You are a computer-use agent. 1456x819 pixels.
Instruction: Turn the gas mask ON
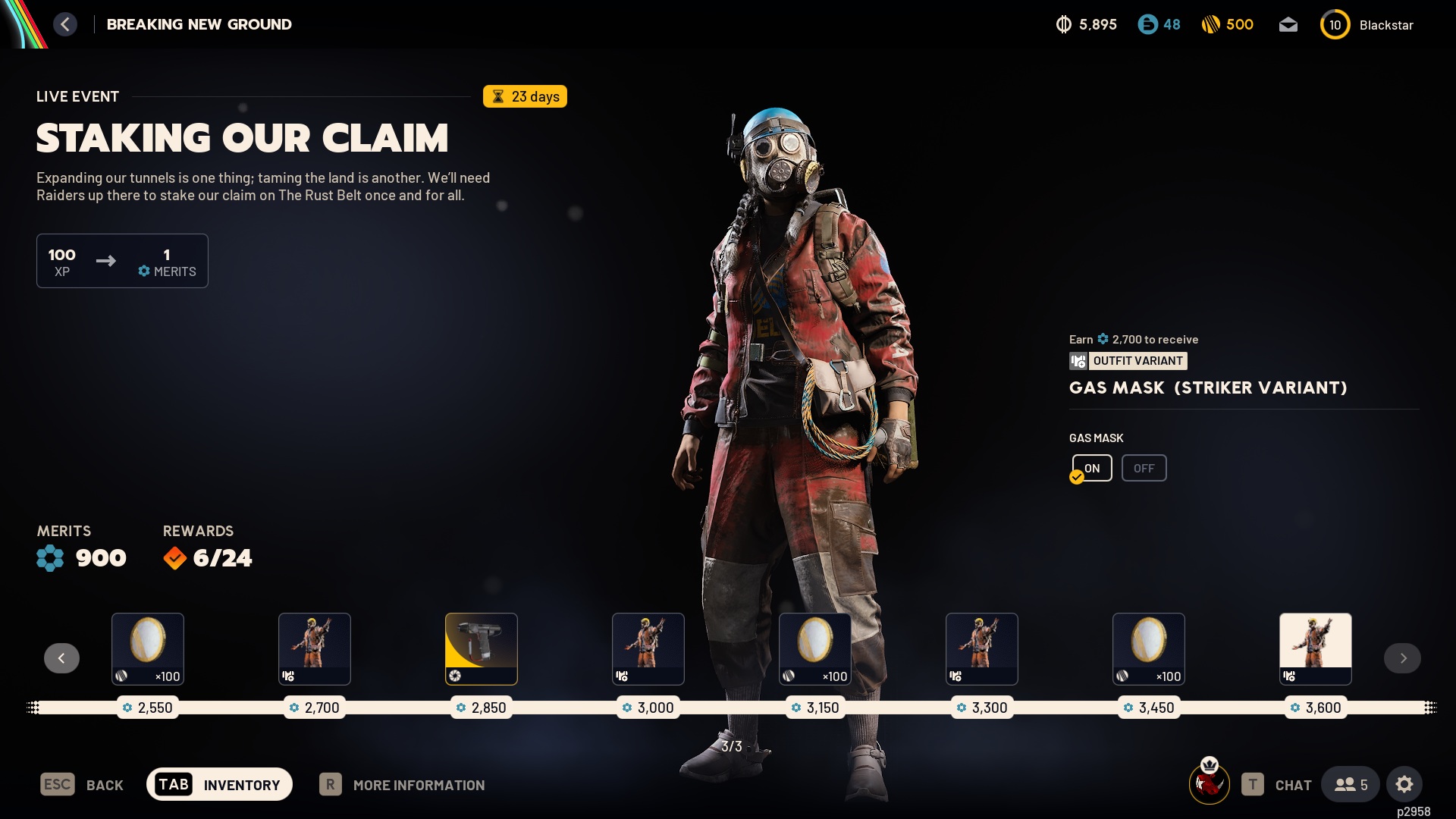click(x=1092, y=468)
